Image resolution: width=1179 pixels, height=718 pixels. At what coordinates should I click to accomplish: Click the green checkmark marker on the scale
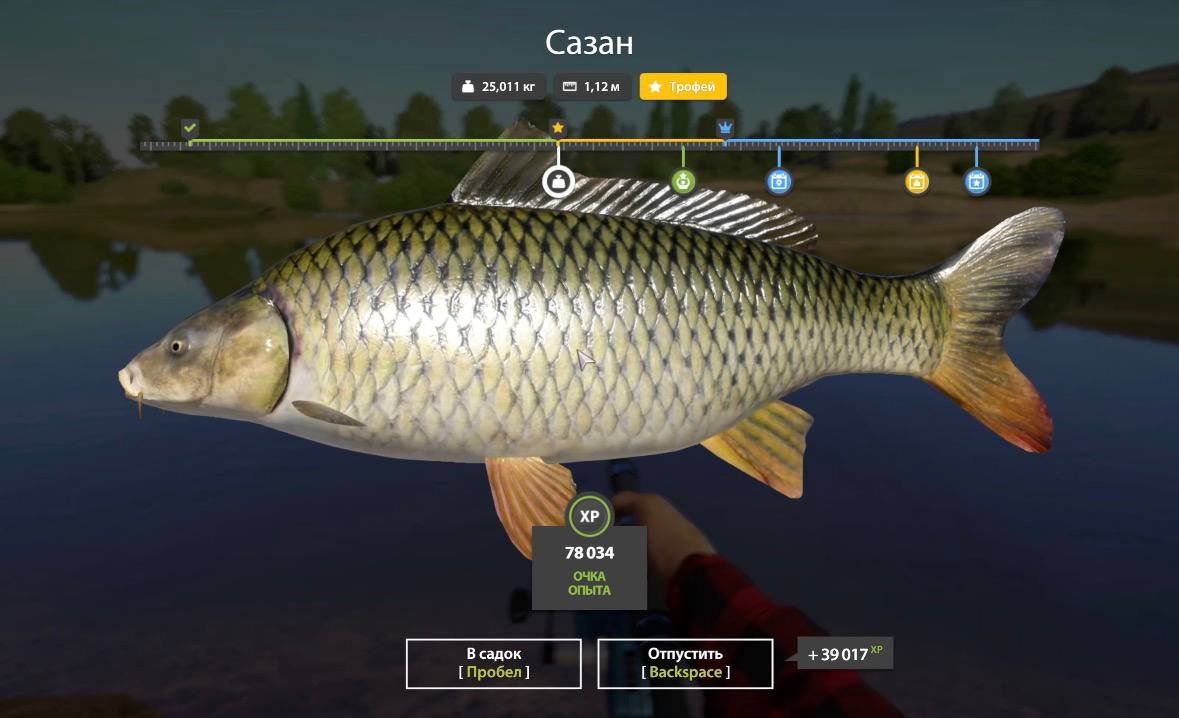(x=190, y=128)
